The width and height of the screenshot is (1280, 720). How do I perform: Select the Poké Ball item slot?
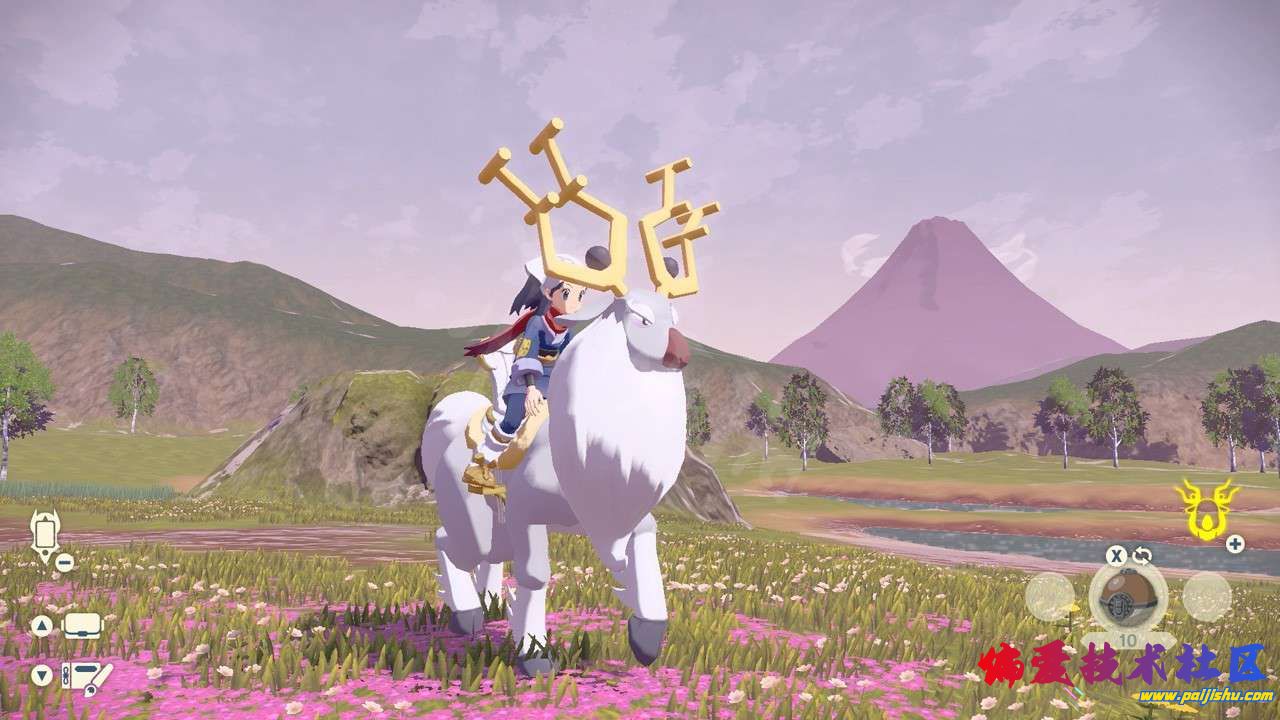click(x=1127, y=597)
